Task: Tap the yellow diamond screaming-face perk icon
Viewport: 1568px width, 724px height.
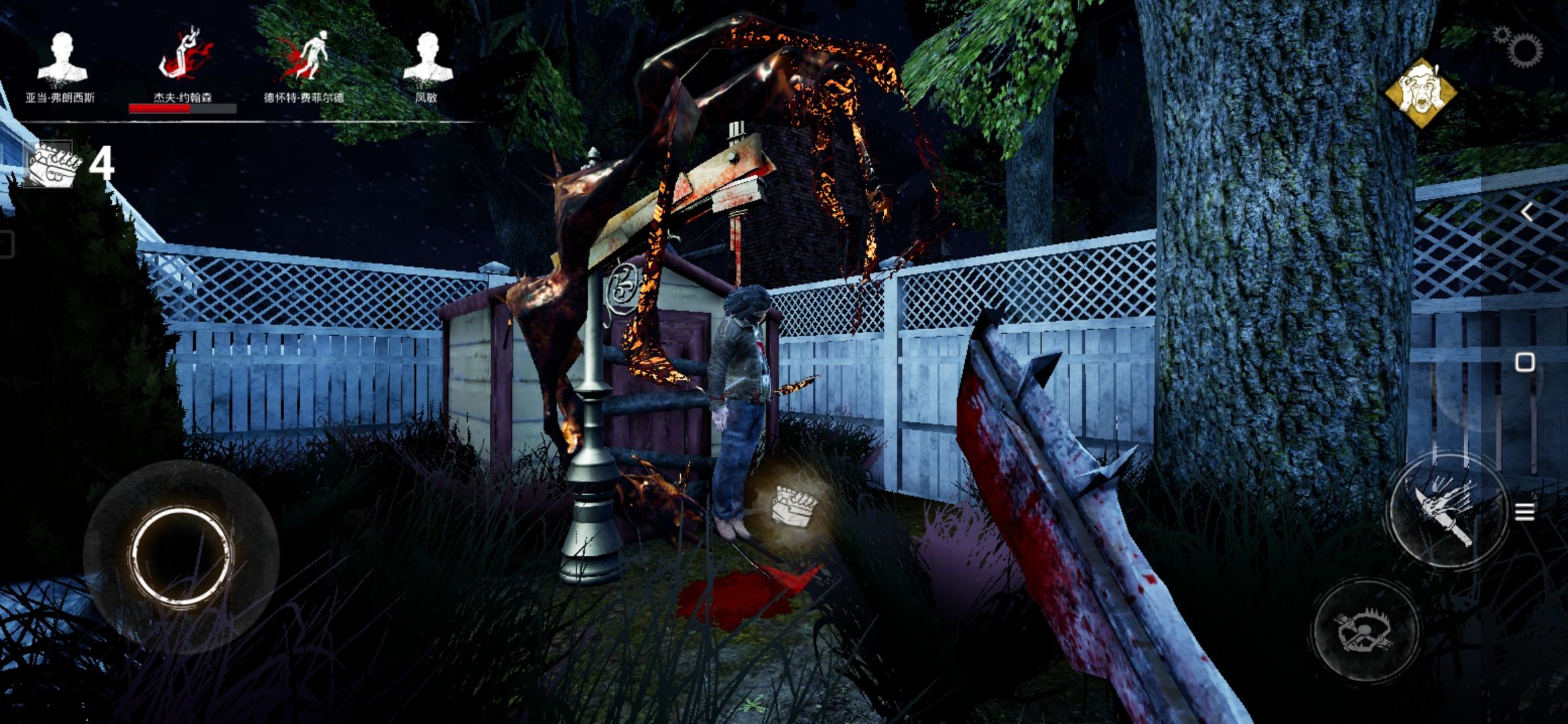Action: pos(1421,93)
